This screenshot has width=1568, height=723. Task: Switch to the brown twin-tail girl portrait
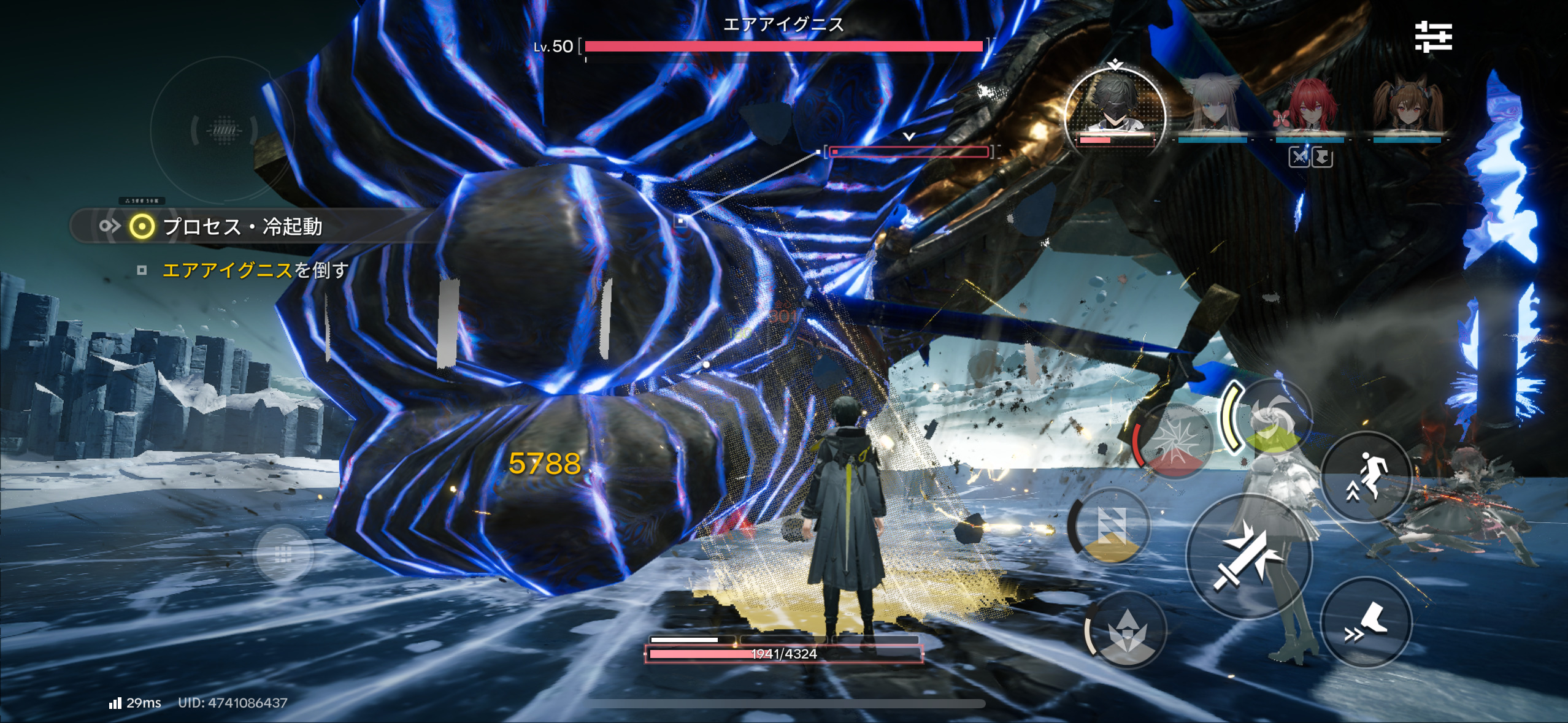tap(1406, 110)
